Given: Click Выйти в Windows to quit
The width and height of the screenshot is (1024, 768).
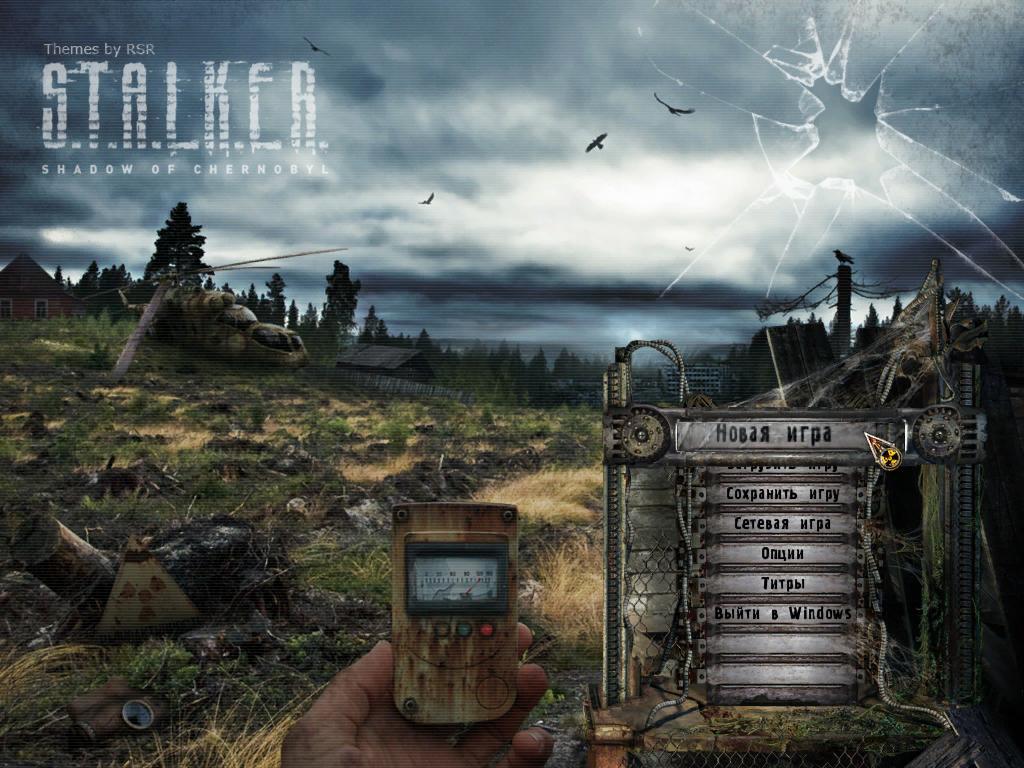Looking at the screenshot, I should 782,613.
